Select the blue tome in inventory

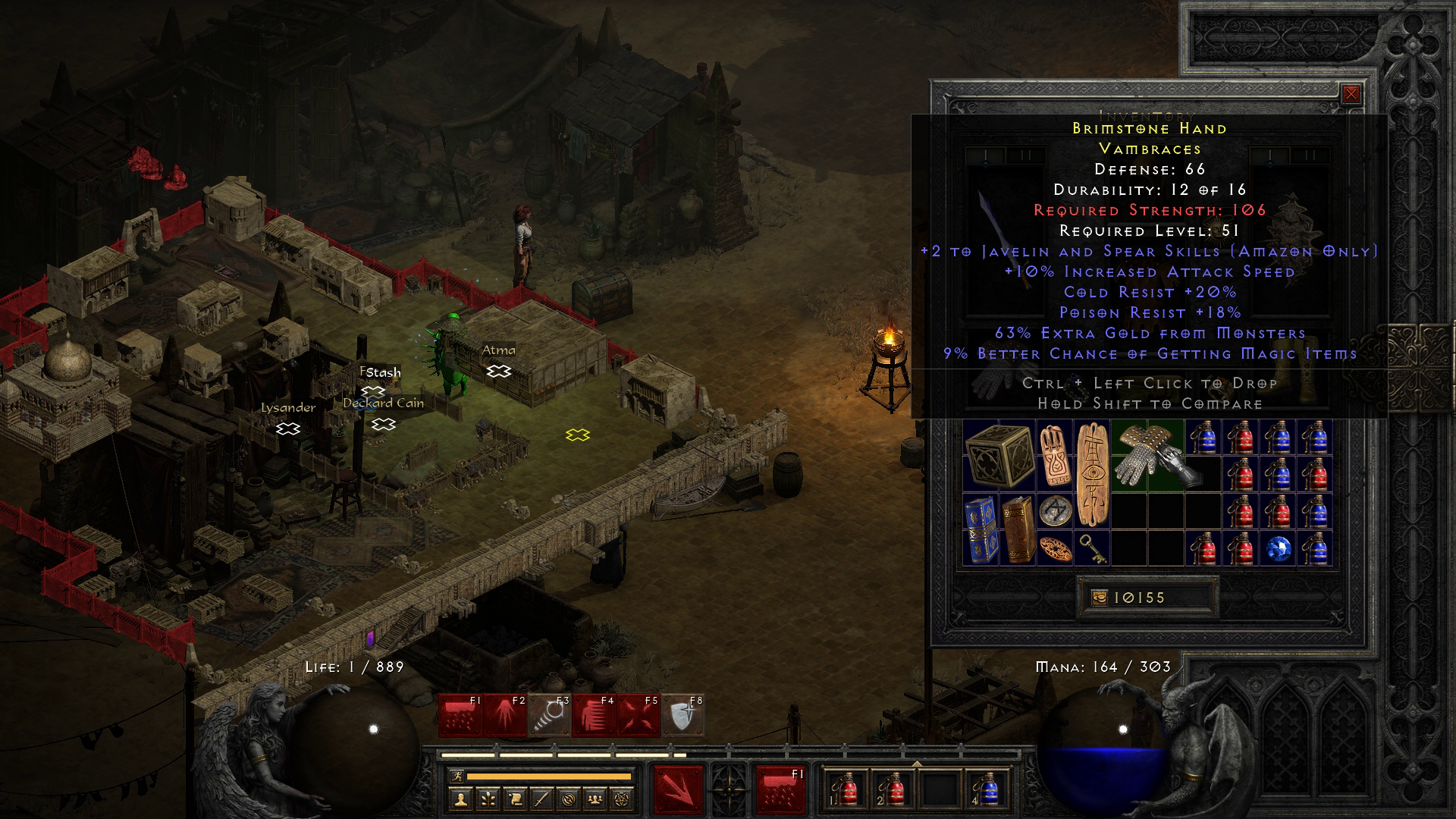pyautogui.click(x=981, y=529)
